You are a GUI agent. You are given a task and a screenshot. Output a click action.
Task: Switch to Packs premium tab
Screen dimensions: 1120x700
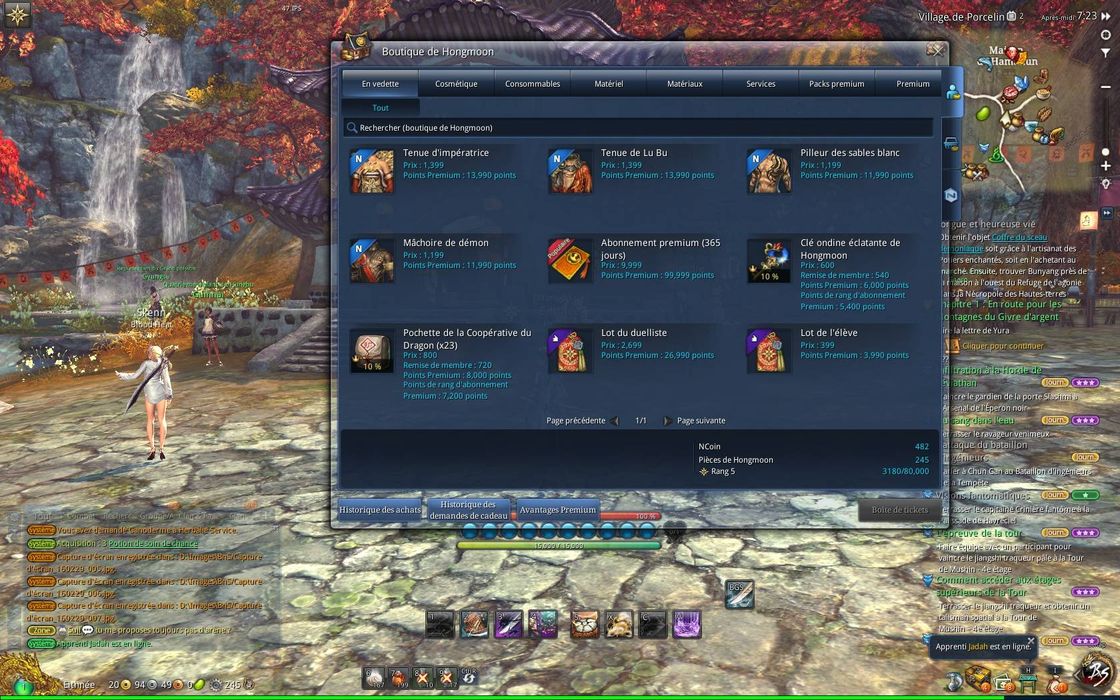click(x=836, y=84)
